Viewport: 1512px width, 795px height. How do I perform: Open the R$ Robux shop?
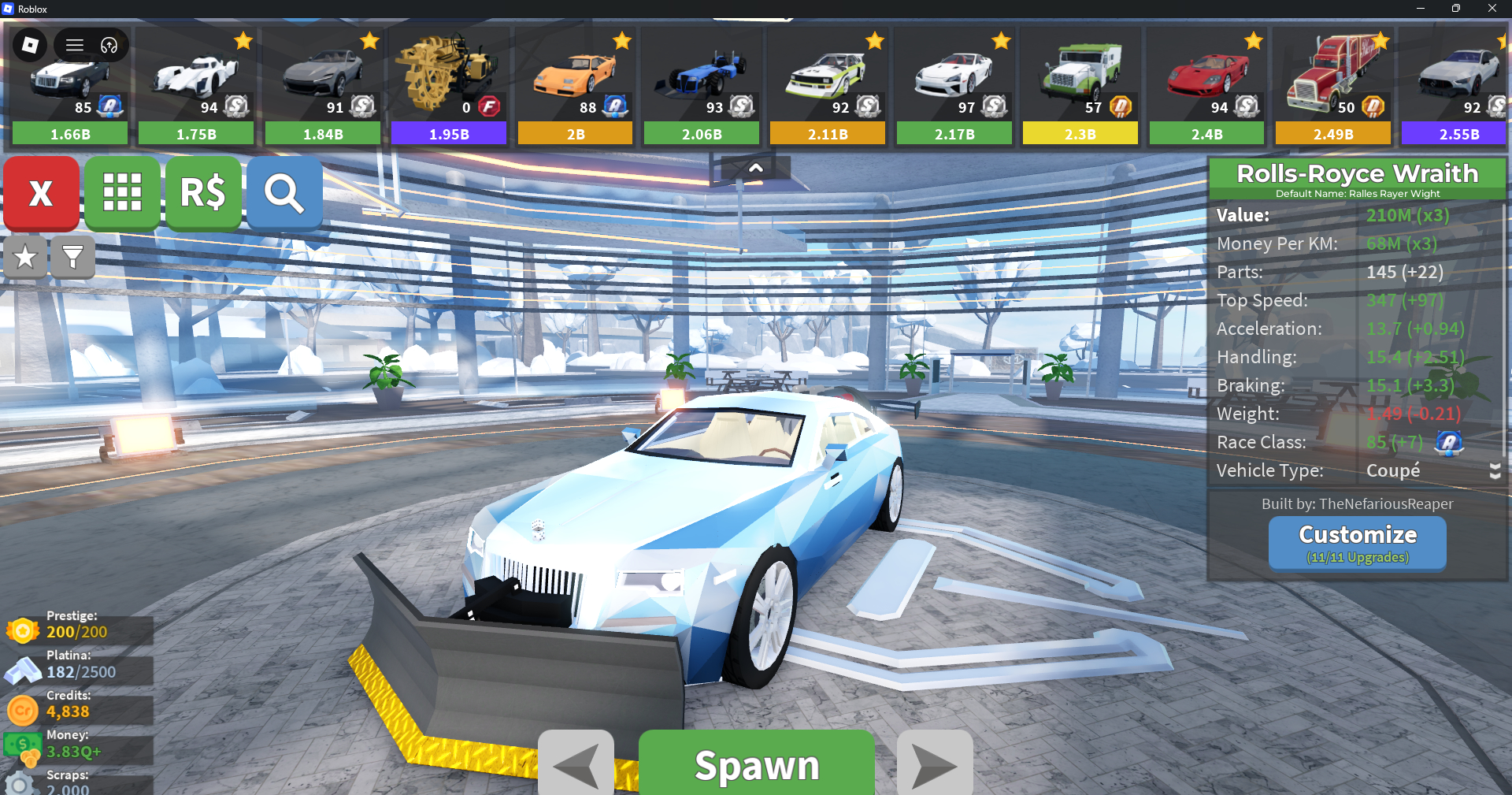[x=203, y=193]
